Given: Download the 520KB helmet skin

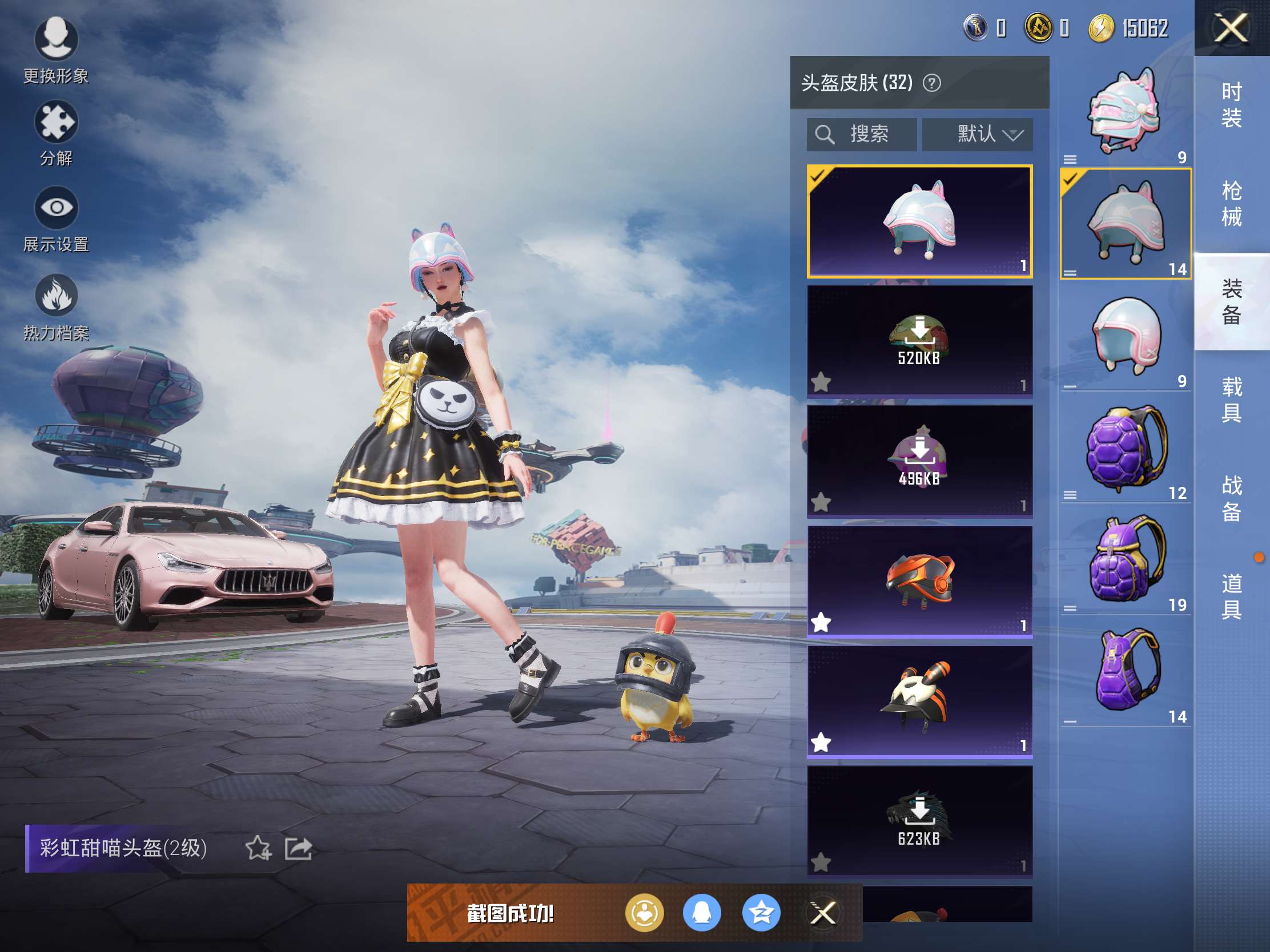Looking at the screenshot, I should pos(919,340).
